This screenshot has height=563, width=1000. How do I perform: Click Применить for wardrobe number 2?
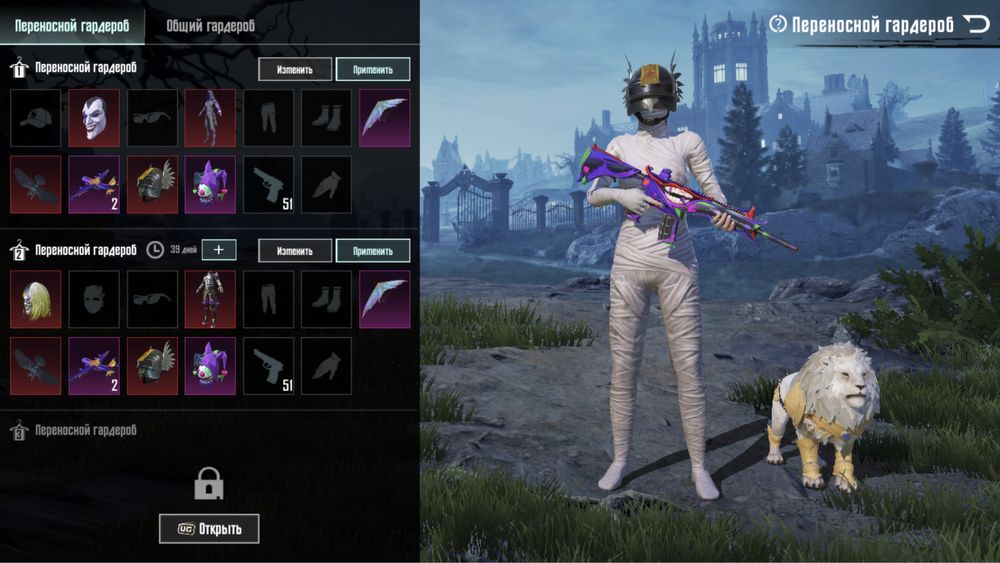point(373,250)
